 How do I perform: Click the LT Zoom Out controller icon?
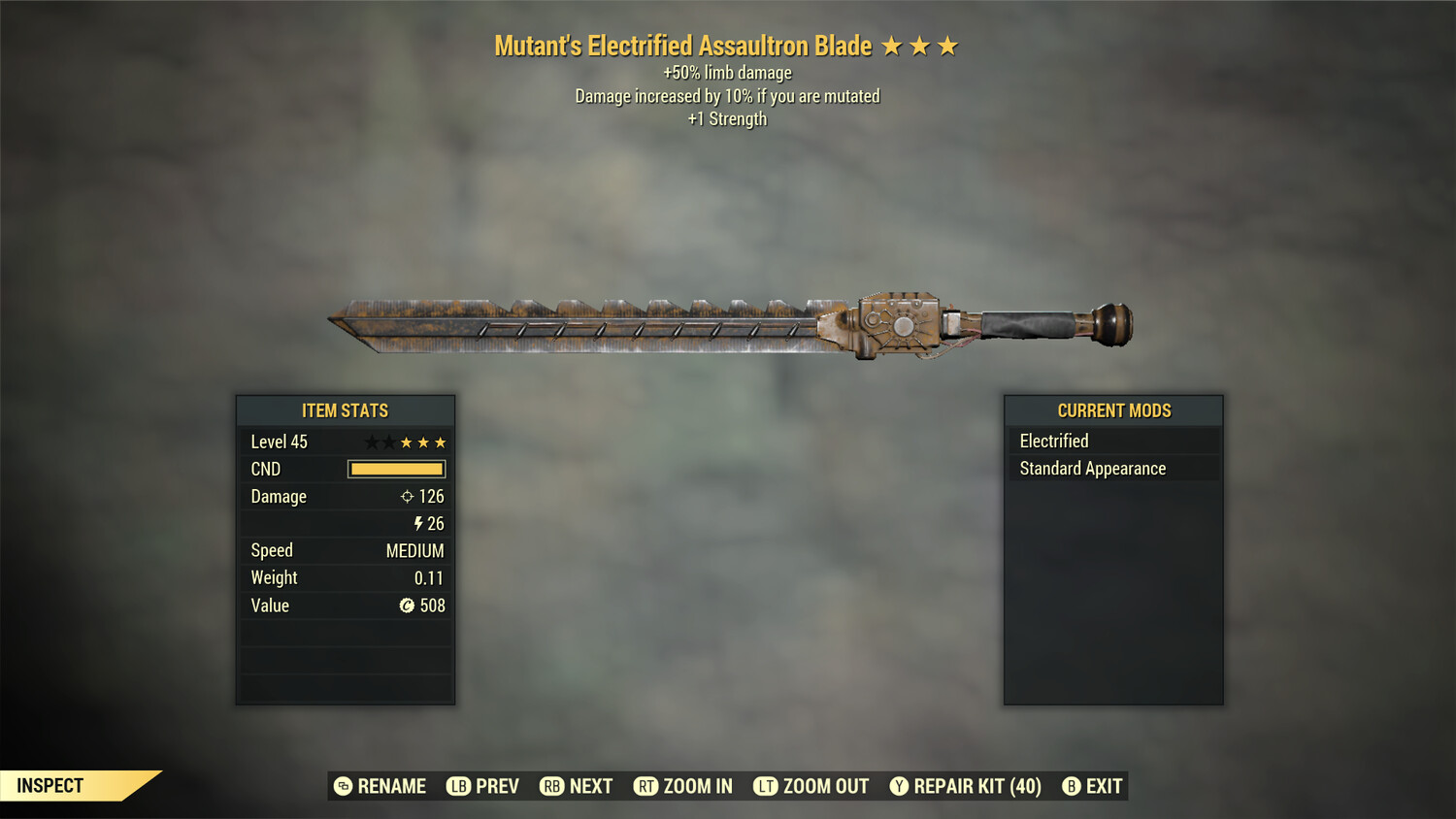(x=766, y=786)
